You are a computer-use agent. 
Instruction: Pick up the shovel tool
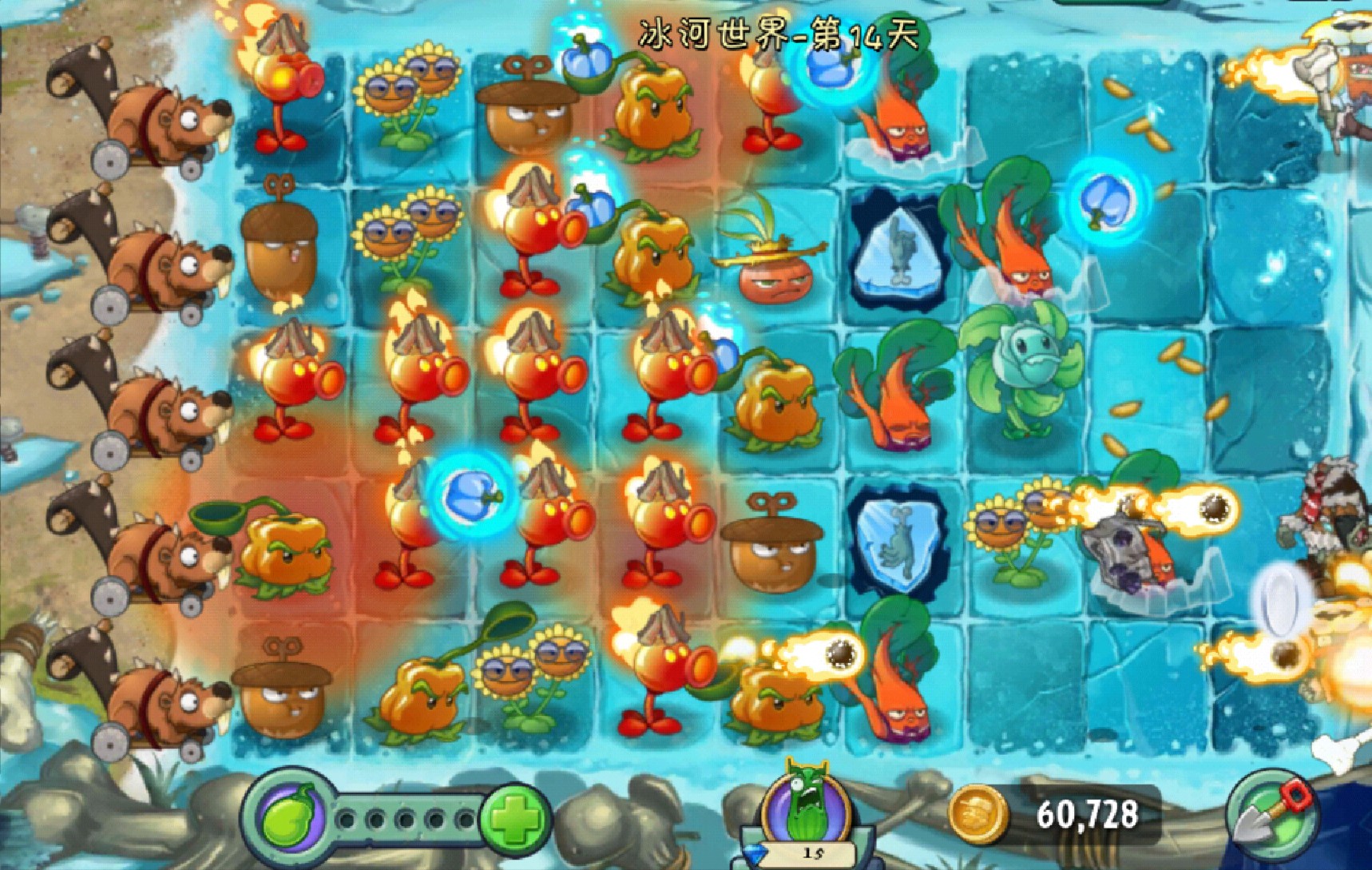1271,815
